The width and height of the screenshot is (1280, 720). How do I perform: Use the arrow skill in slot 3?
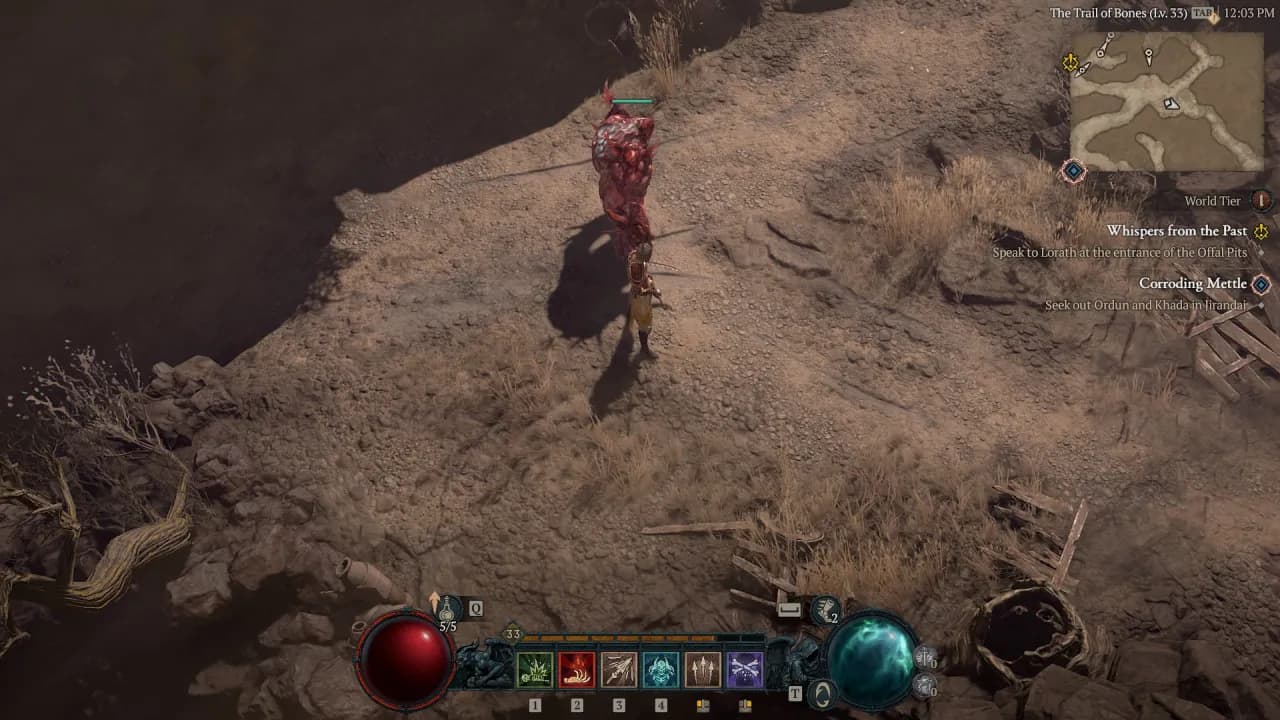618,669
